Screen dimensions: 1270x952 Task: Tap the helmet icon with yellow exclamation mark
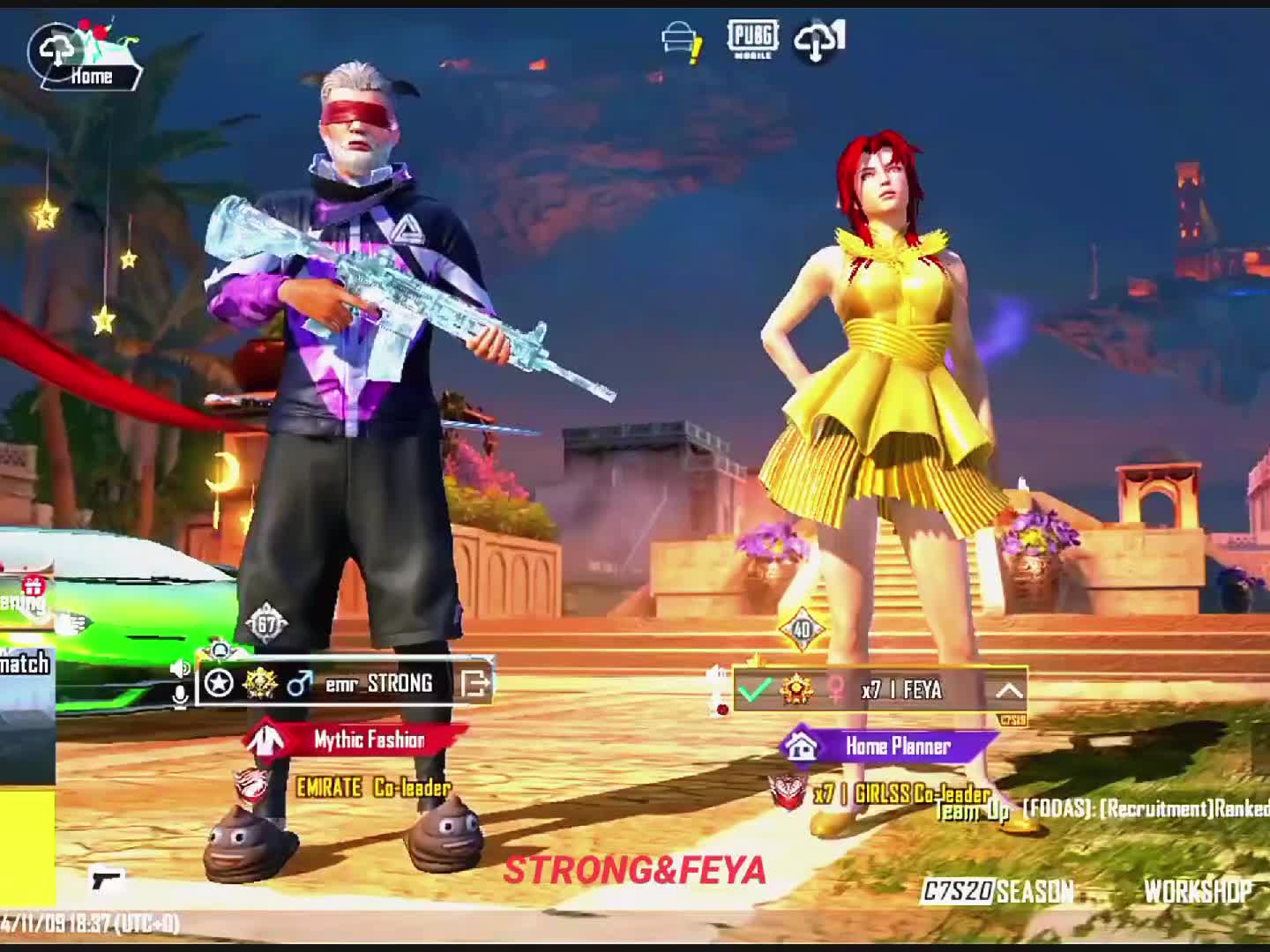tap(681, 41)
